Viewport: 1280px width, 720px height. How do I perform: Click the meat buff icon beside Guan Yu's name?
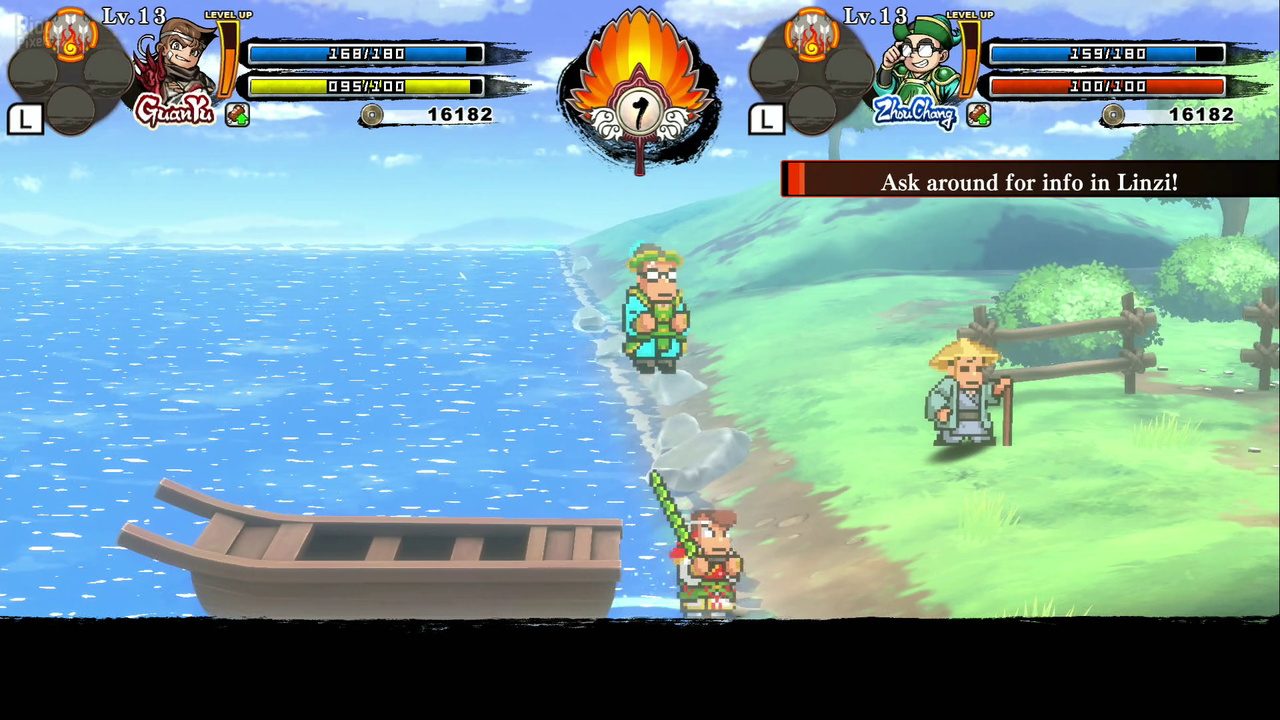coord(237,114)
